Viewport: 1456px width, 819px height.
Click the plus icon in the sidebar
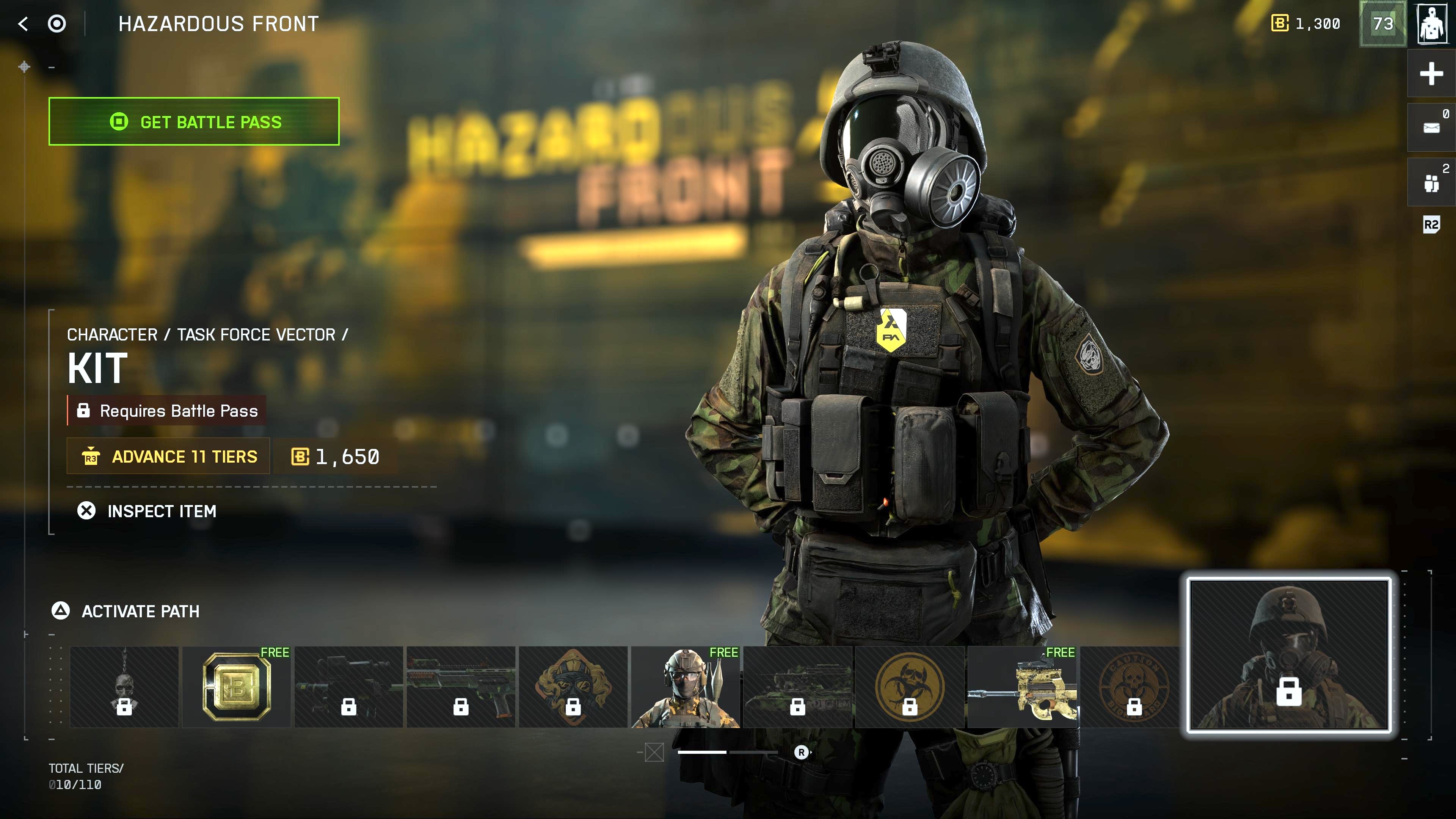pyautogui.click(x=1431, y=74)
